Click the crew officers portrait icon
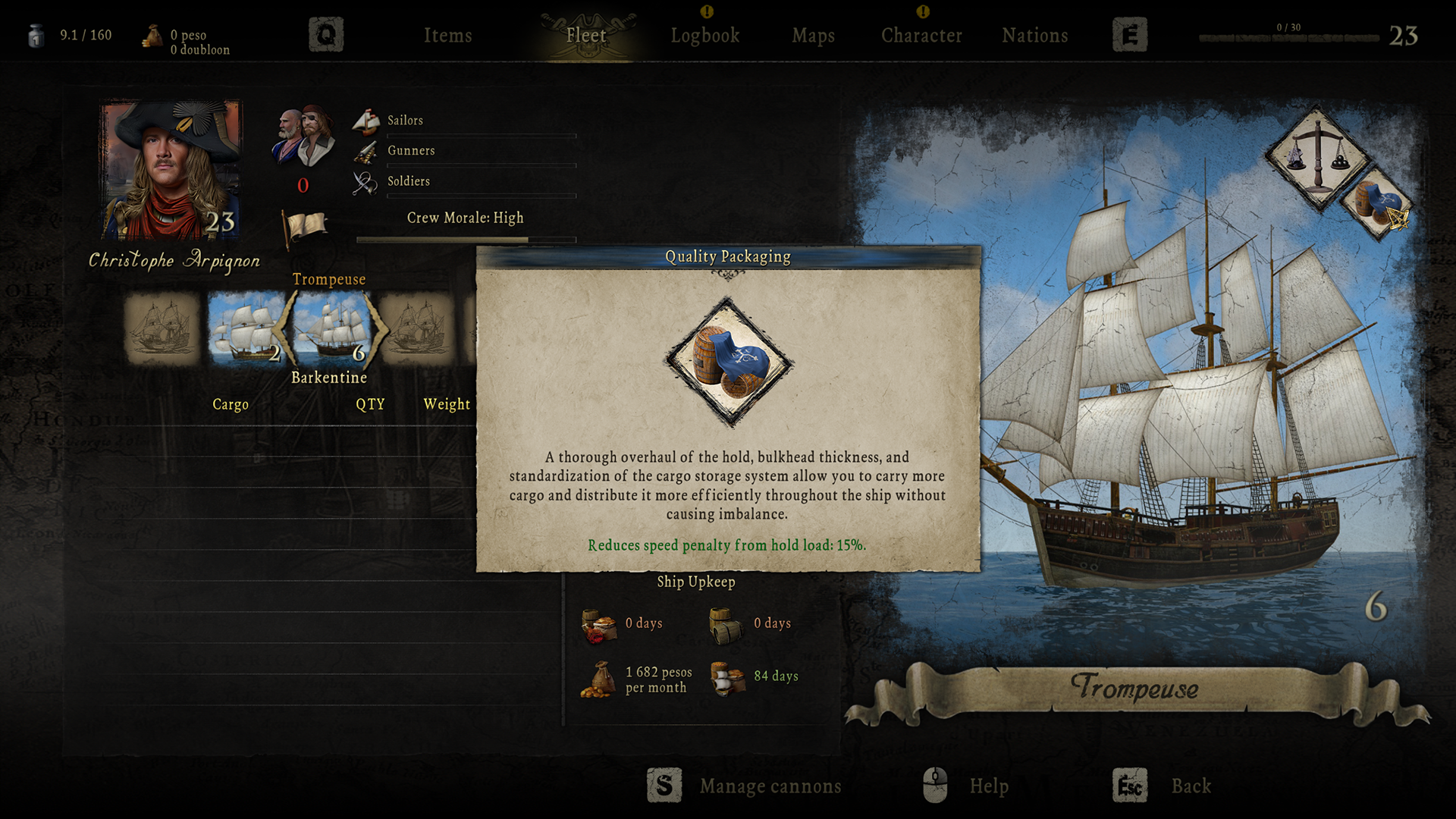Viewport: 1456px width, 819px height. [x=303, y=136]
